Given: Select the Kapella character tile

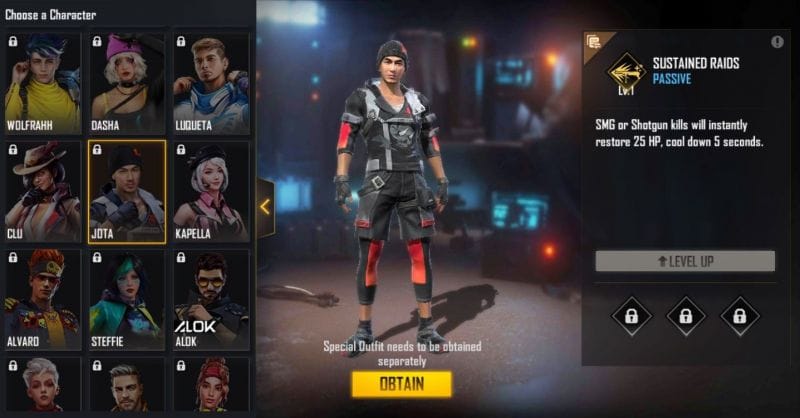Looking at the screenshot, I should click(210, 192).
